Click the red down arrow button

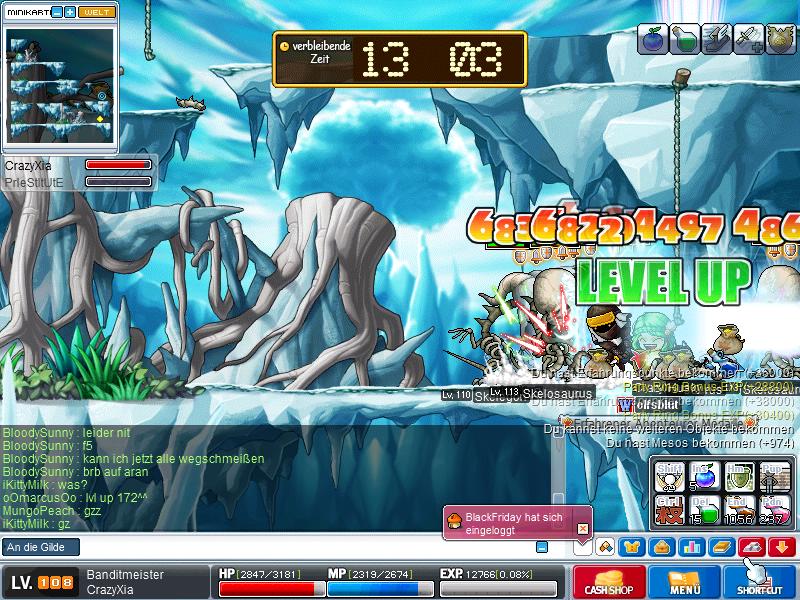pyautogui.click(x=782, y=546)
